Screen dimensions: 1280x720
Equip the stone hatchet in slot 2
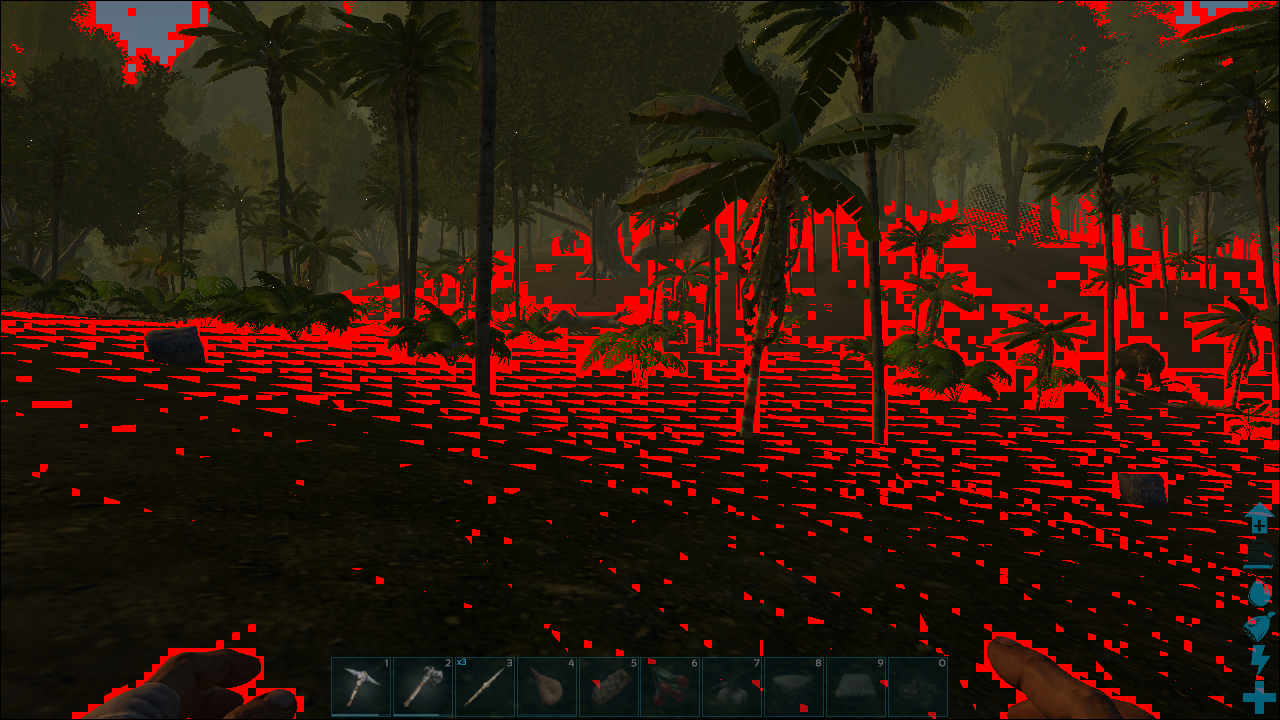tap(423, 686)
